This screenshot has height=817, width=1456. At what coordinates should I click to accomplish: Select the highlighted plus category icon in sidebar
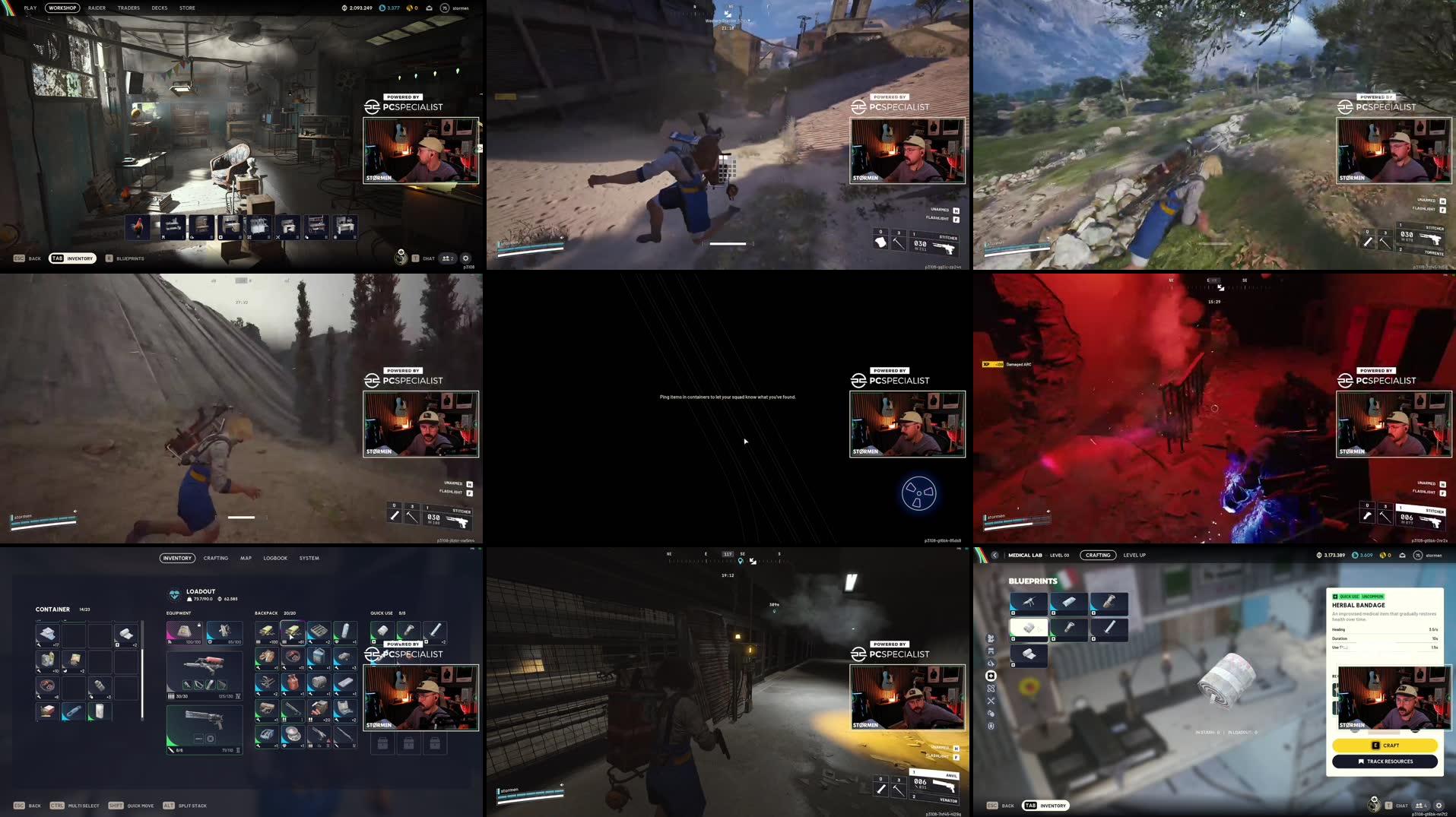pyautogui.click(x=991, y=673)
